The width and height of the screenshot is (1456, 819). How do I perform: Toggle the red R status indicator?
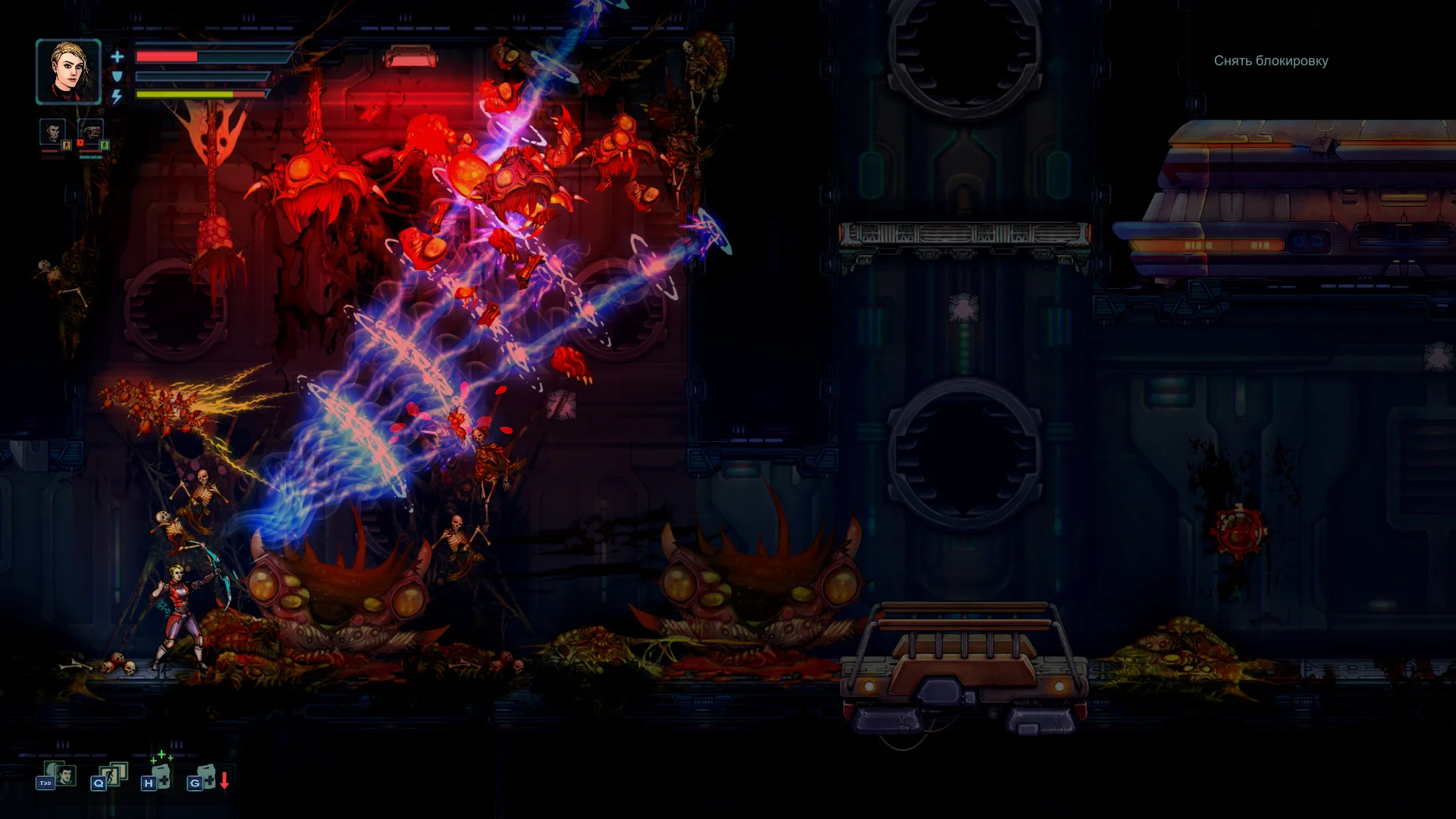(x=80, y=143)
